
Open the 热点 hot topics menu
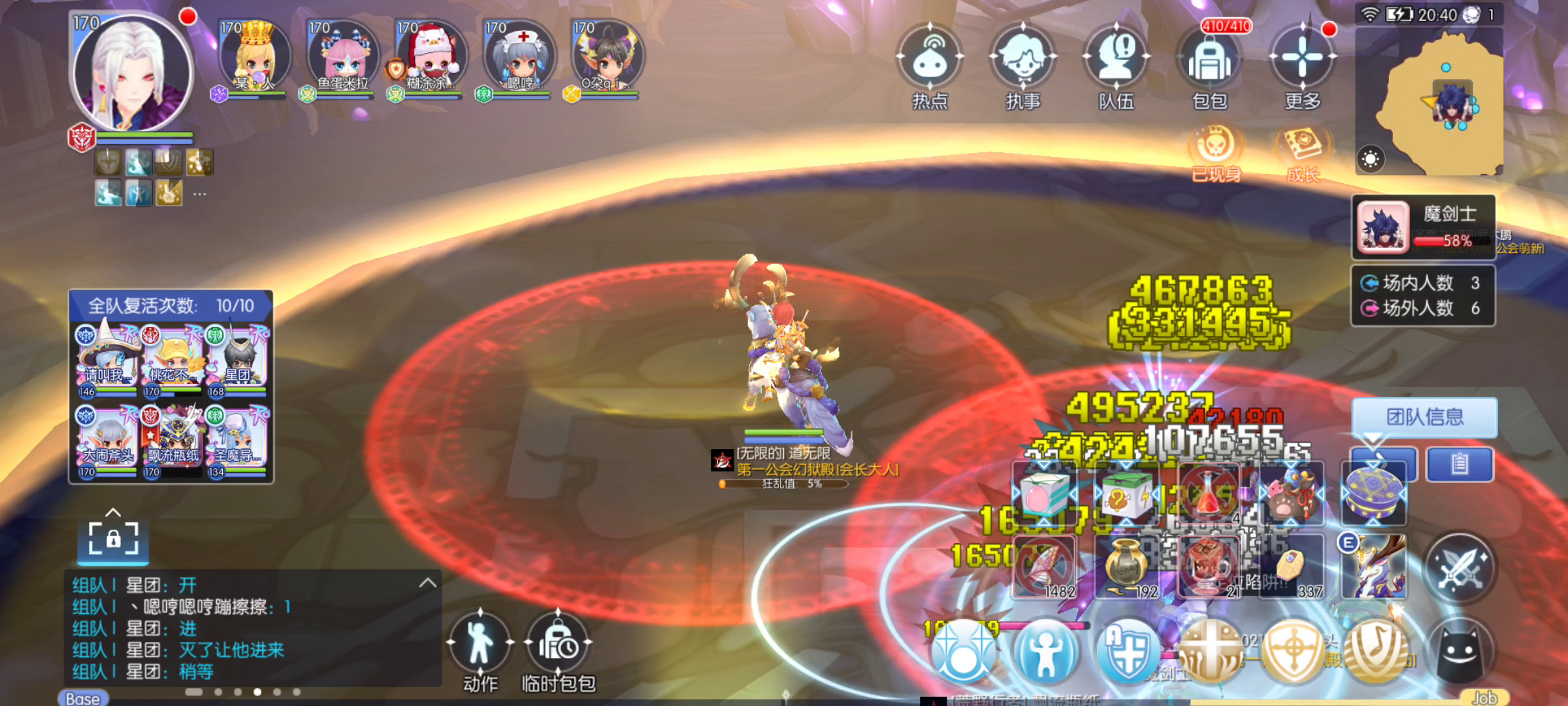[930, 59]
